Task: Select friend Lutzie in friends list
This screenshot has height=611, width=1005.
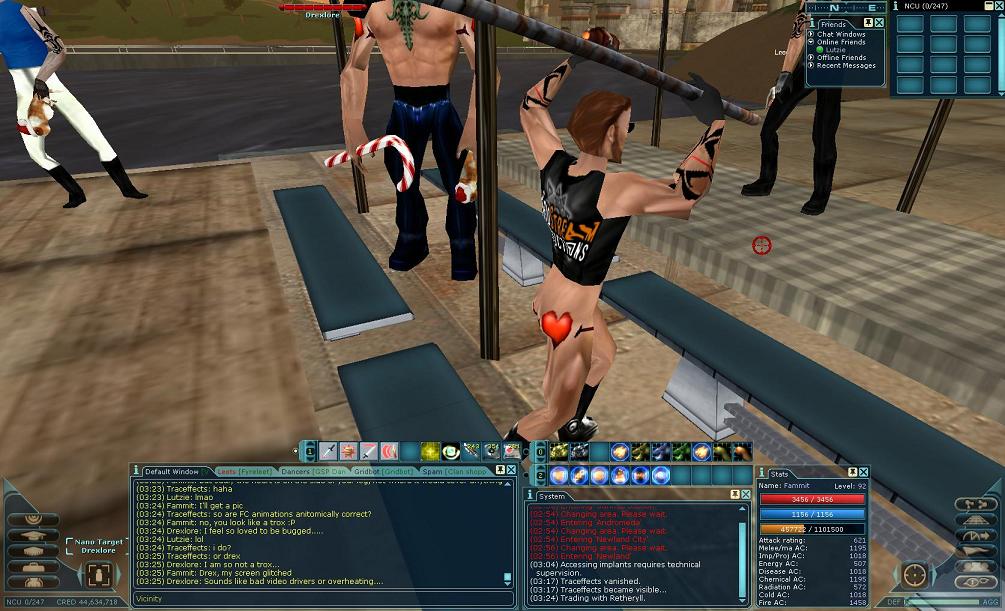Action: pos(834,50)
